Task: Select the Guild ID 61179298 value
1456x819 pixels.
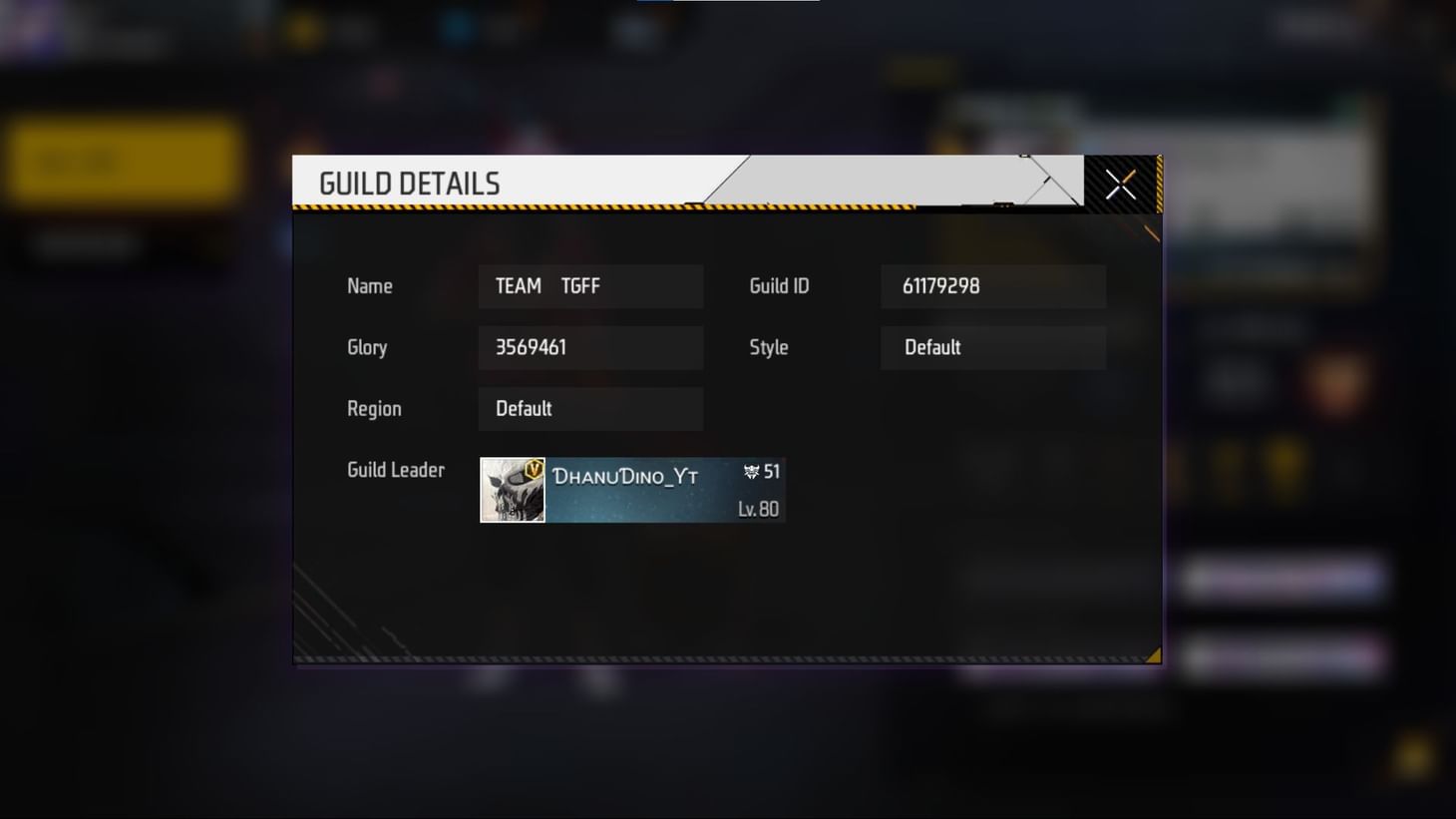Action: 992,286
